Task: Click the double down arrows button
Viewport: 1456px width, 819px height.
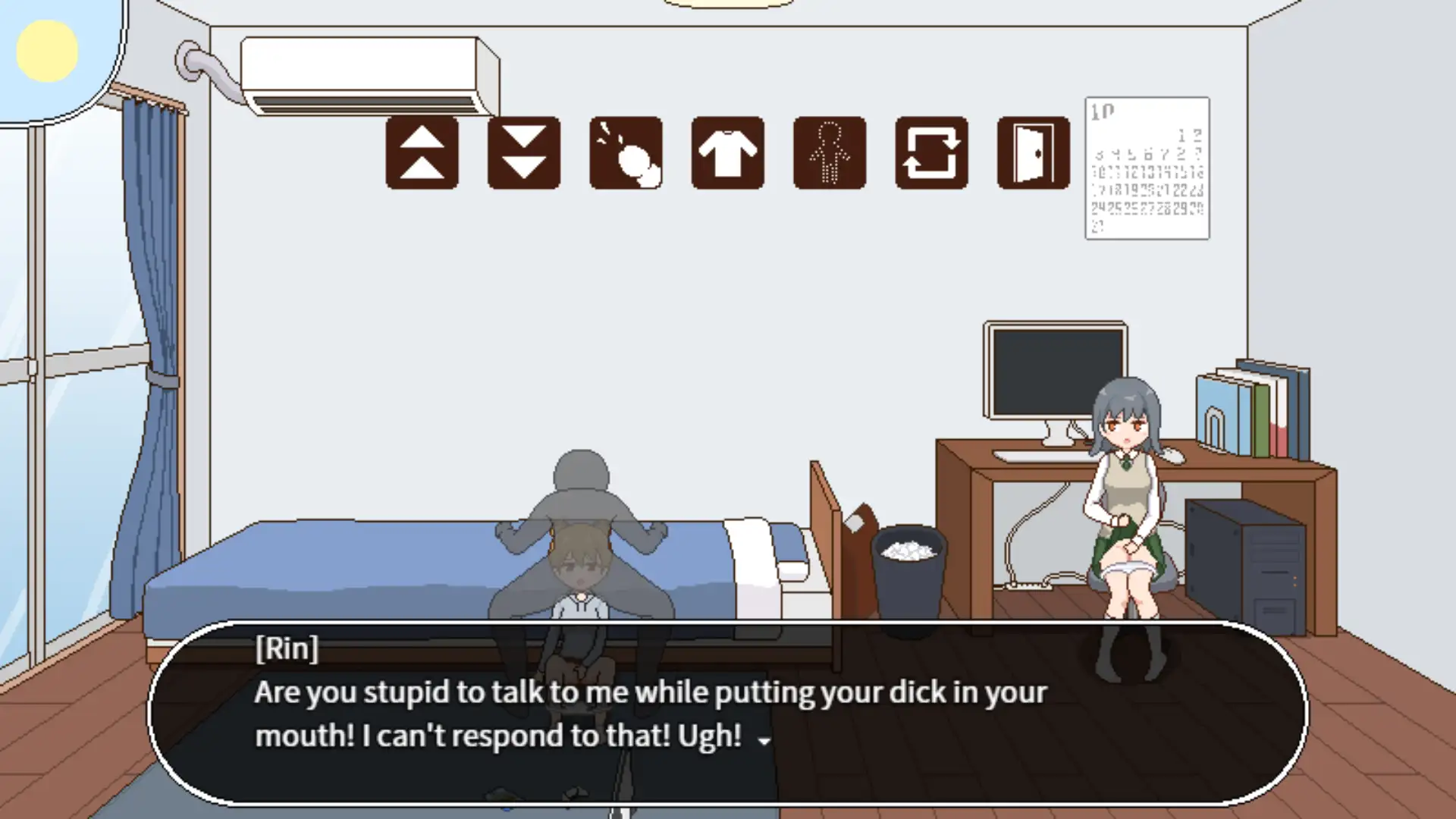Action: (524, 152)
